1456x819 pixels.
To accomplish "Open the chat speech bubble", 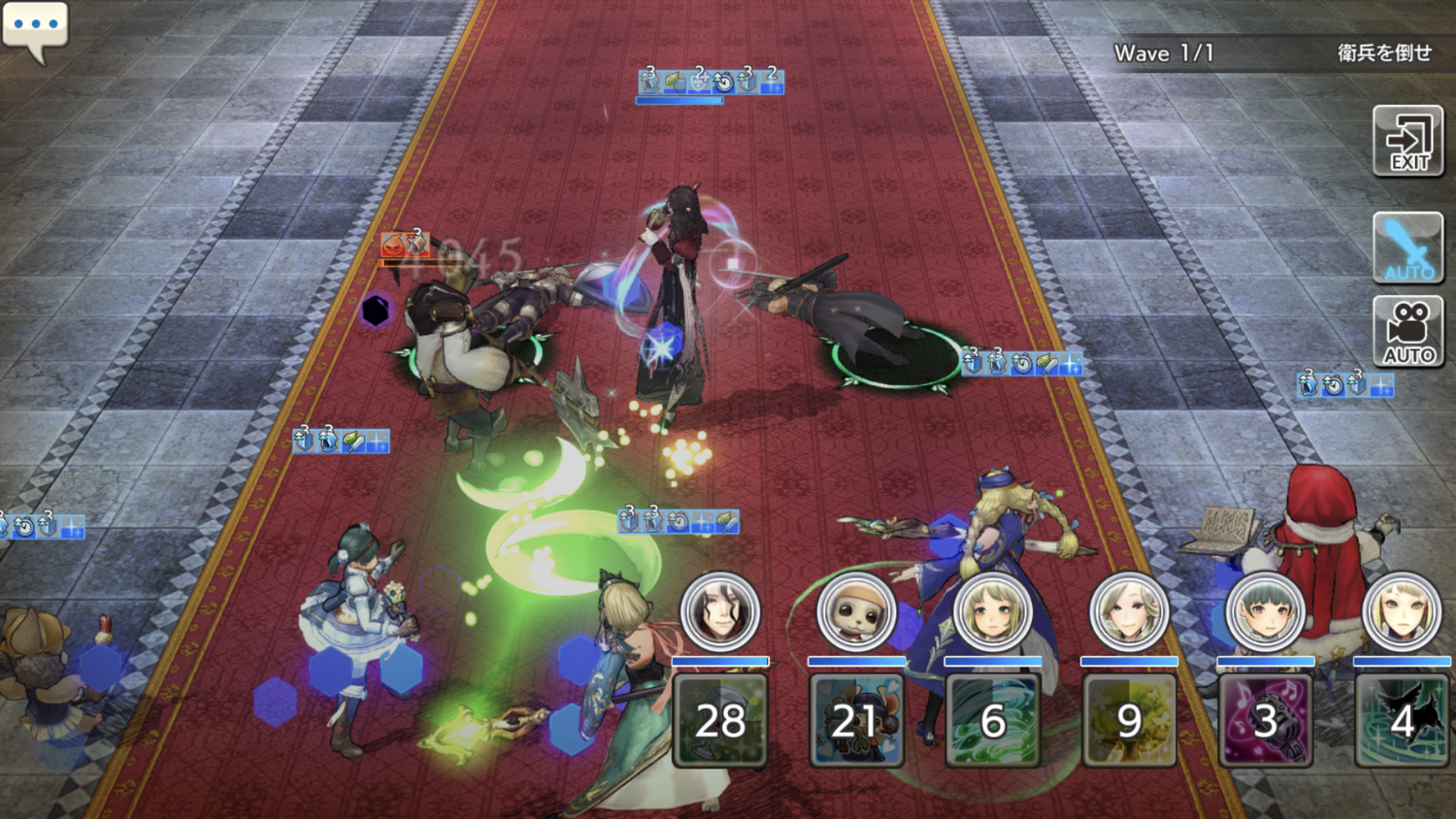I will coord(36,28).
